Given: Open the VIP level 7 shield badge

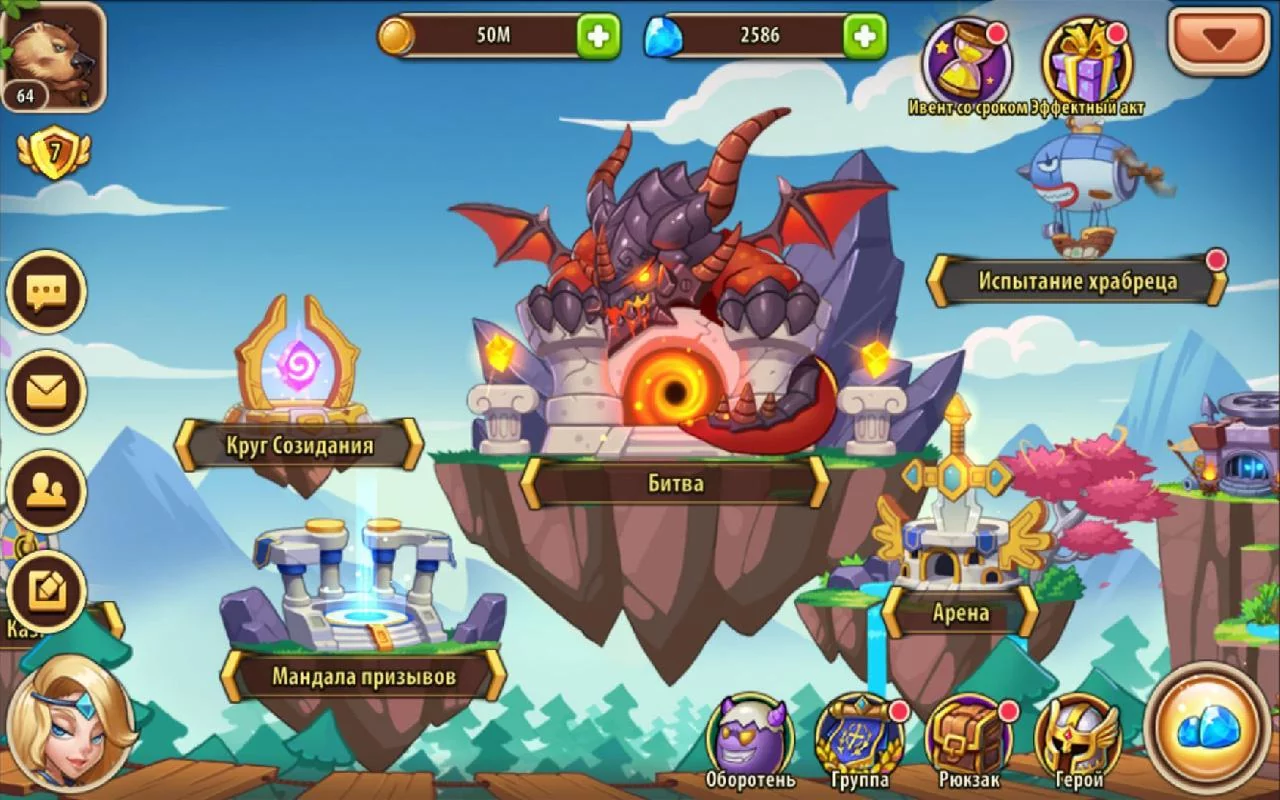Looking at the screenshot, I should 53,154.
